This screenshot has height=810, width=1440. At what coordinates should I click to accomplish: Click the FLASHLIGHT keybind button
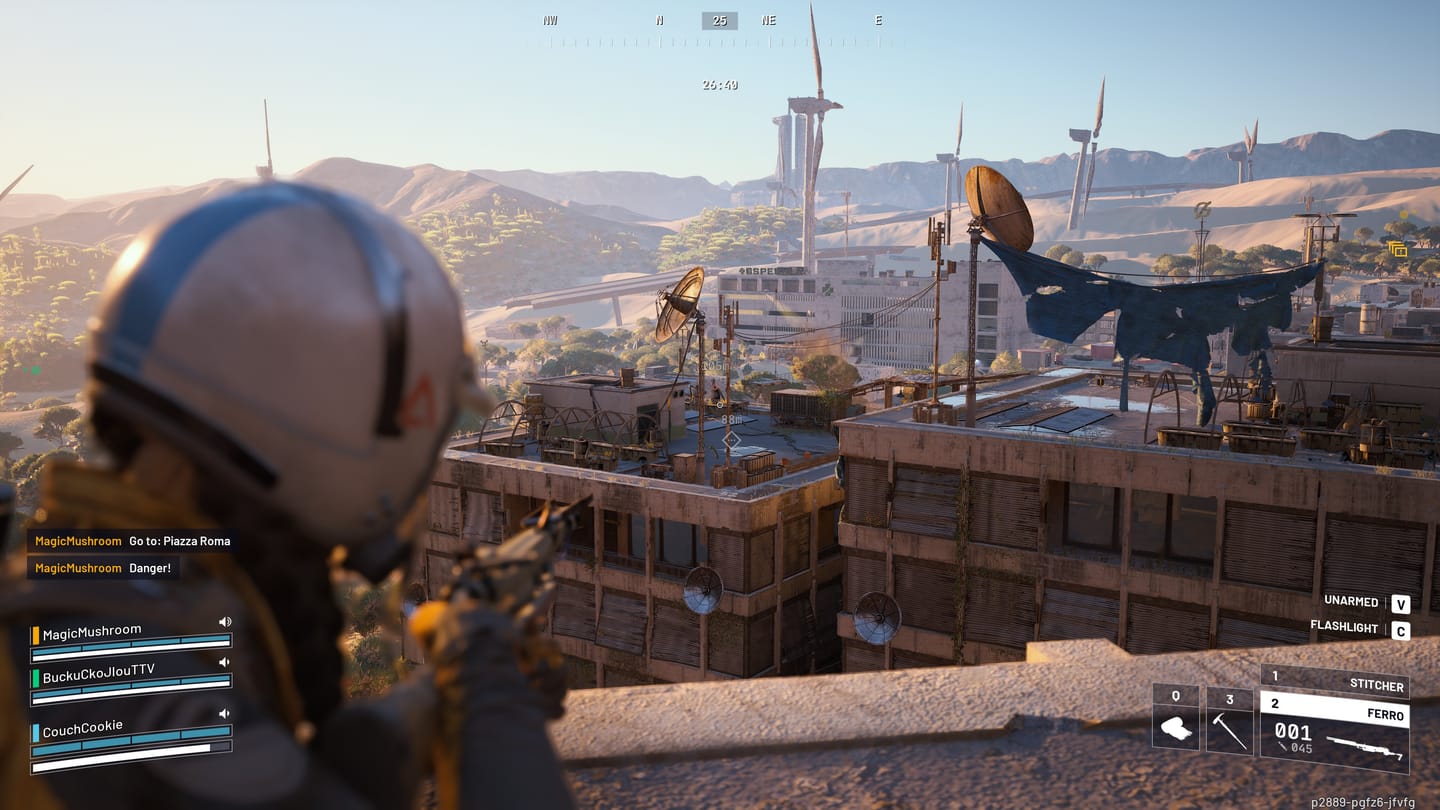tap(1401, 631)
